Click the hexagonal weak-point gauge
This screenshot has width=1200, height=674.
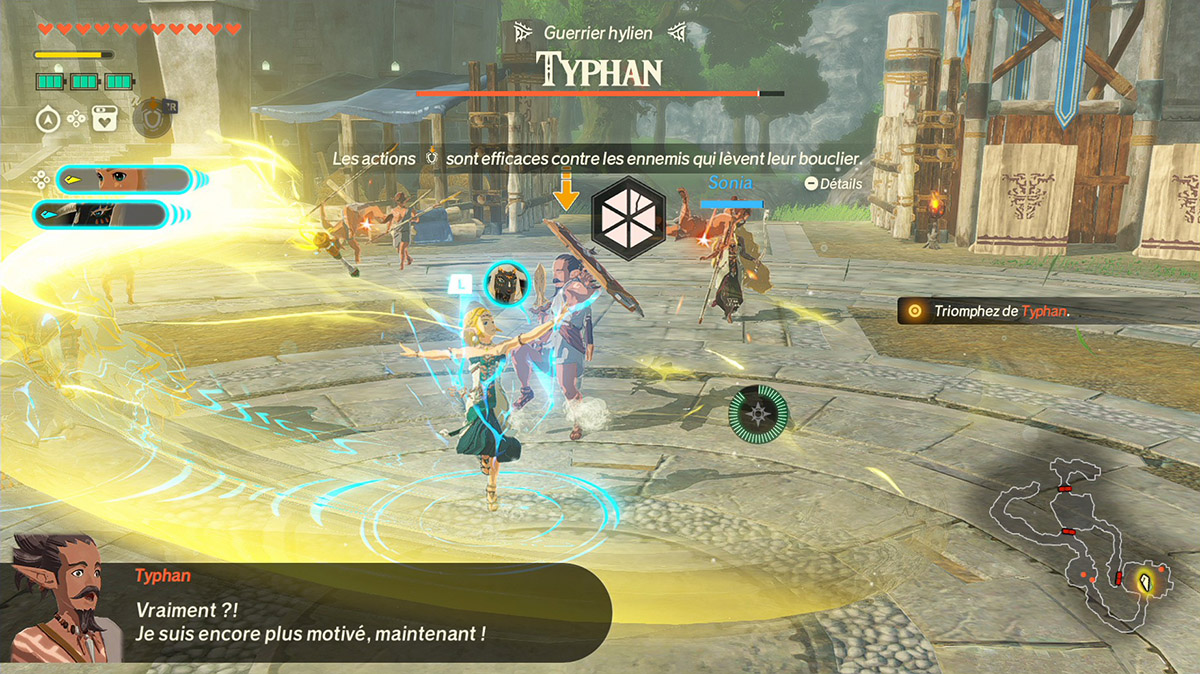click(628, 211)
